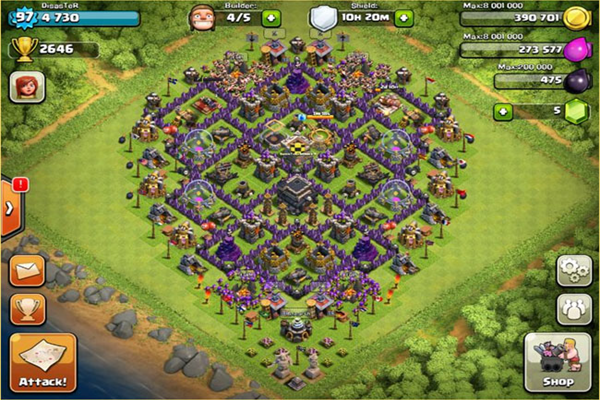600x400 pixels.
Task: Click the plus button beside Shield timer
Action: pyautogui.click(x=402, y=18)
